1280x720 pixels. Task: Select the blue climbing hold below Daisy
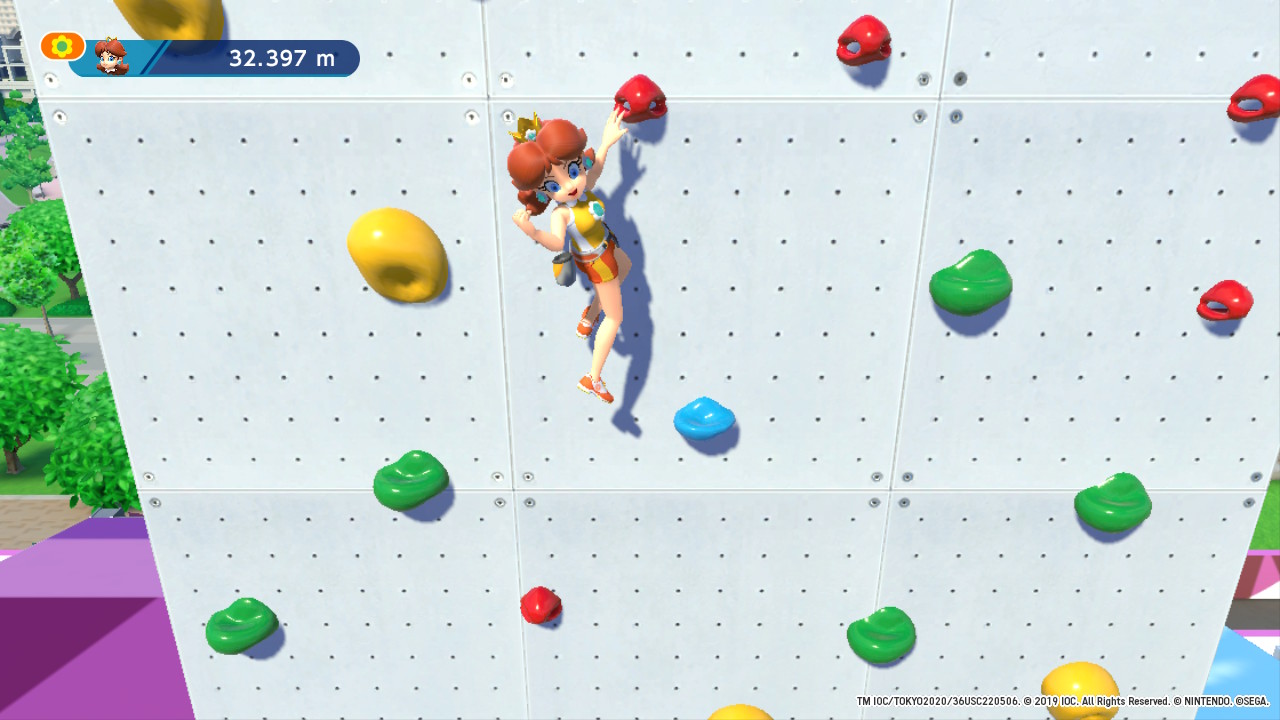705,418
